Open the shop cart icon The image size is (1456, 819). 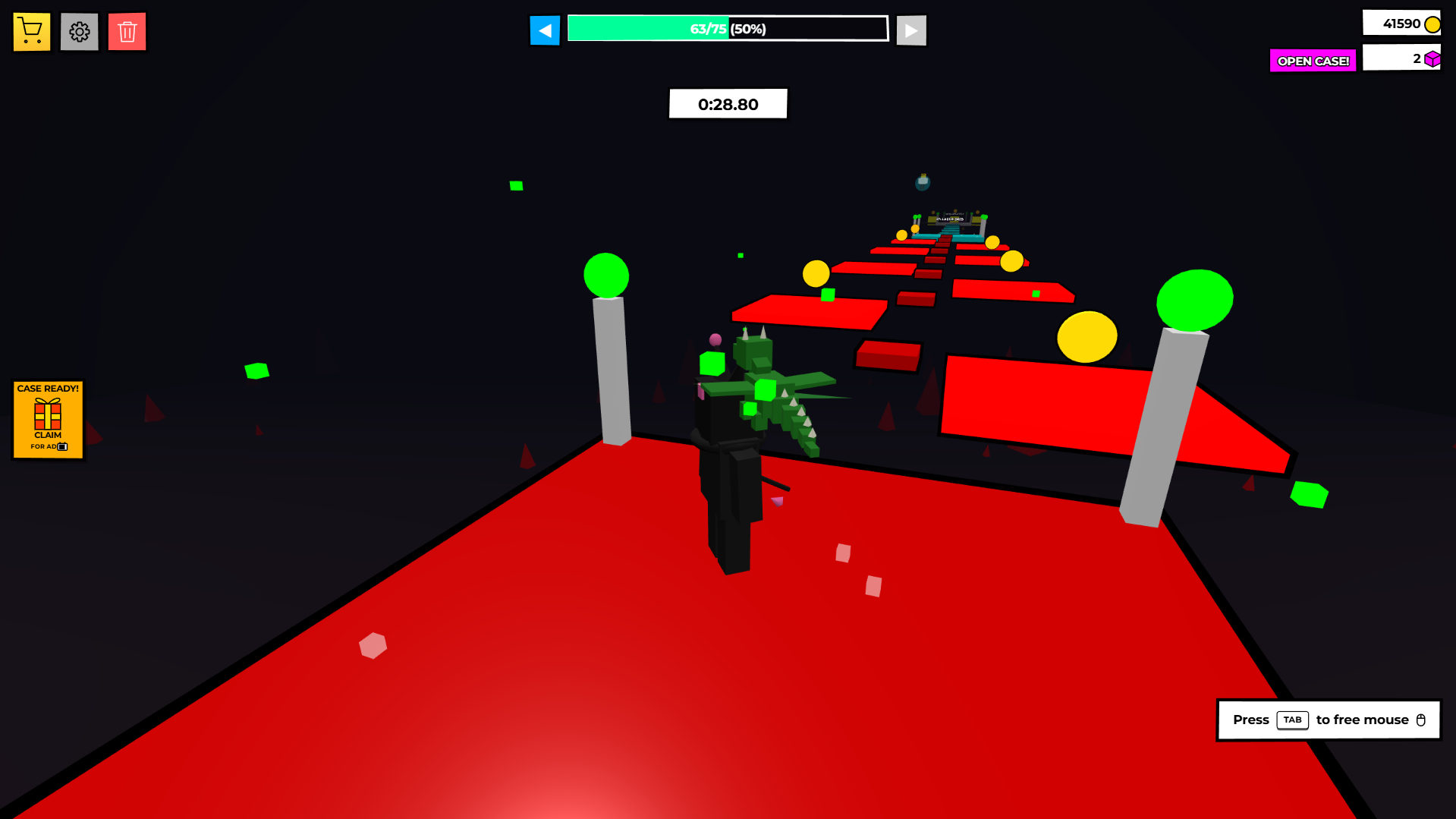(30, 31)
